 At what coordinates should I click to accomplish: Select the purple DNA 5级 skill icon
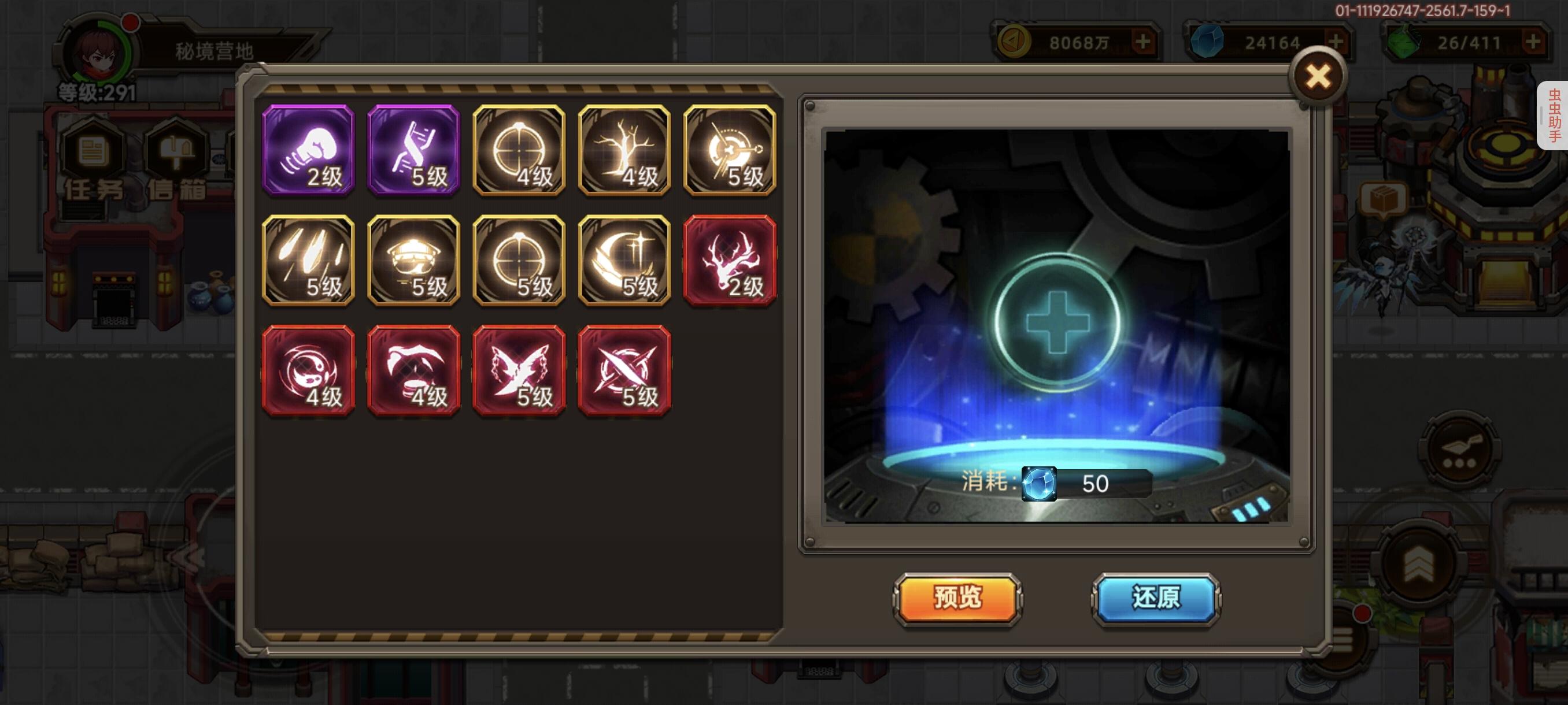(413, 151)
